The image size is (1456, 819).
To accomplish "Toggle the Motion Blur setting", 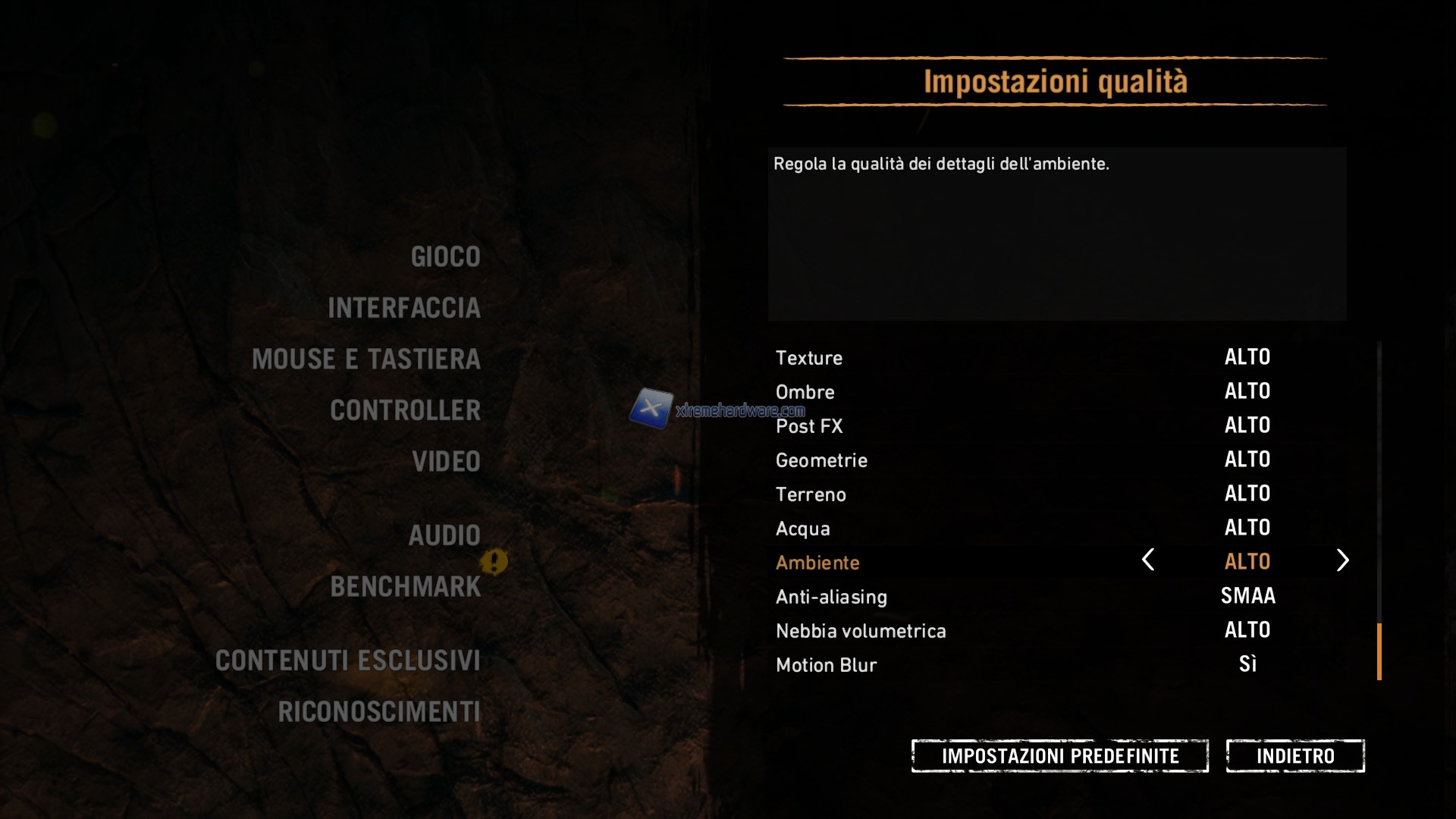I will tap(827, 665).
